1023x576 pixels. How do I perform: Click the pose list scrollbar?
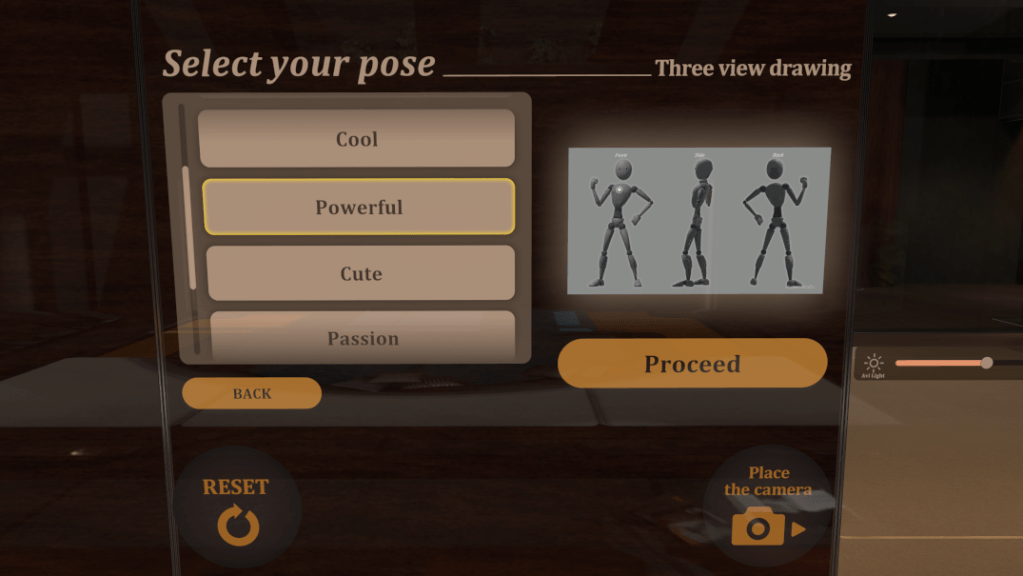pos(185,230)
